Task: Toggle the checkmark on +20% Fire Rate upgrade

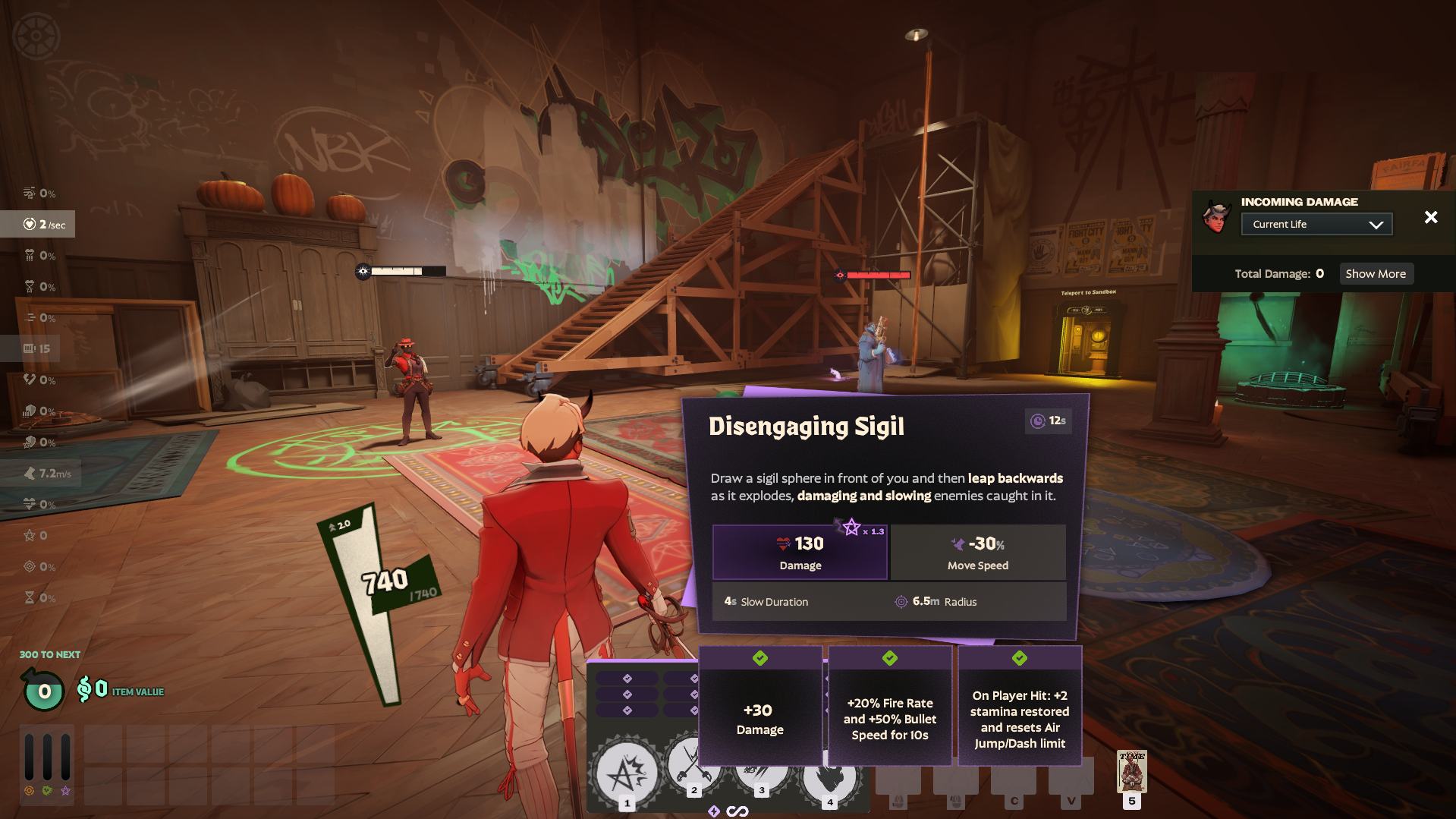Action: (x=890, y=659)
